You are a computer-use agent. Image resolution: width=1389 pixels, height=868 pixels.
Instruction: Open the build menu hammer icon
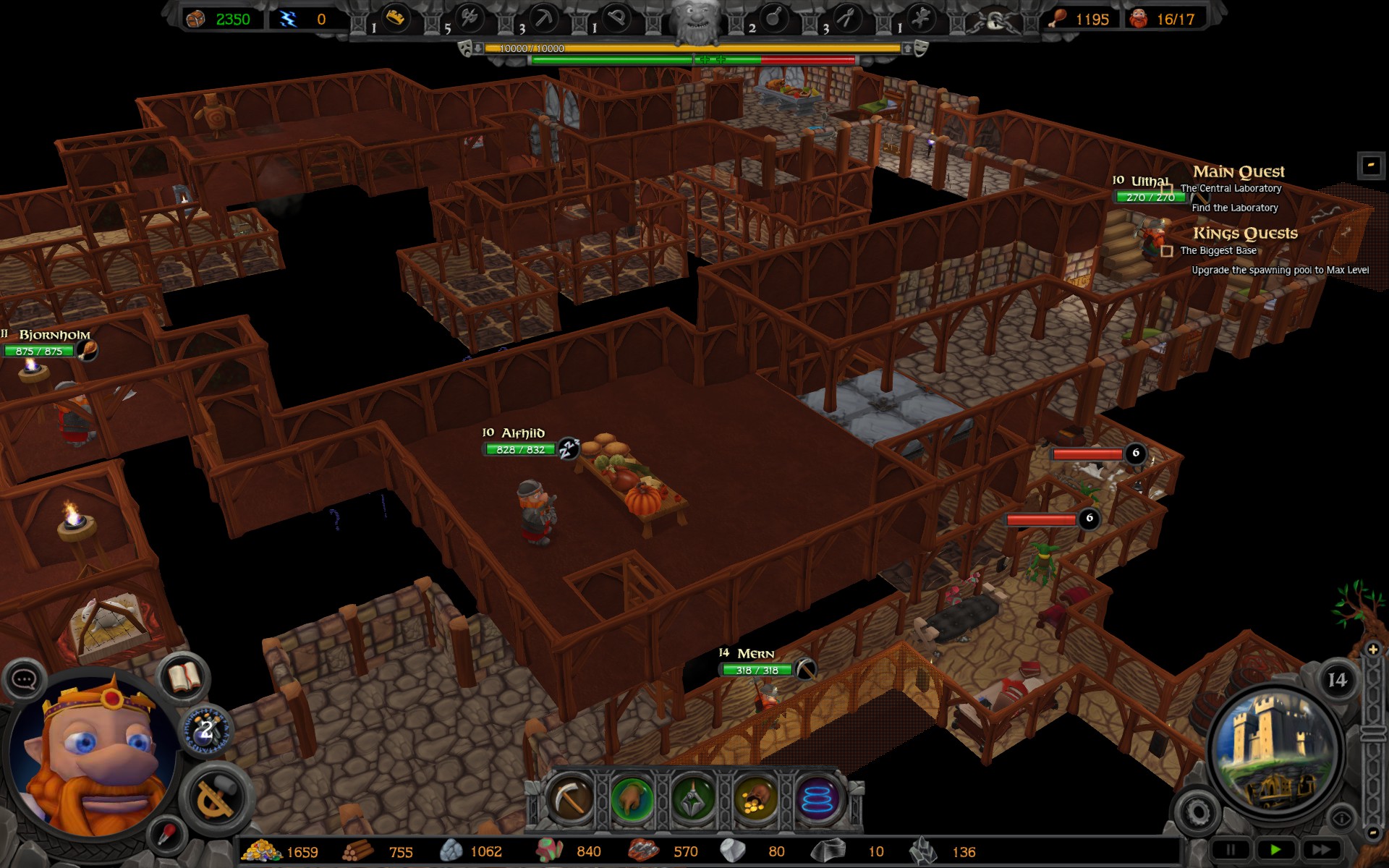coord(215,796)
